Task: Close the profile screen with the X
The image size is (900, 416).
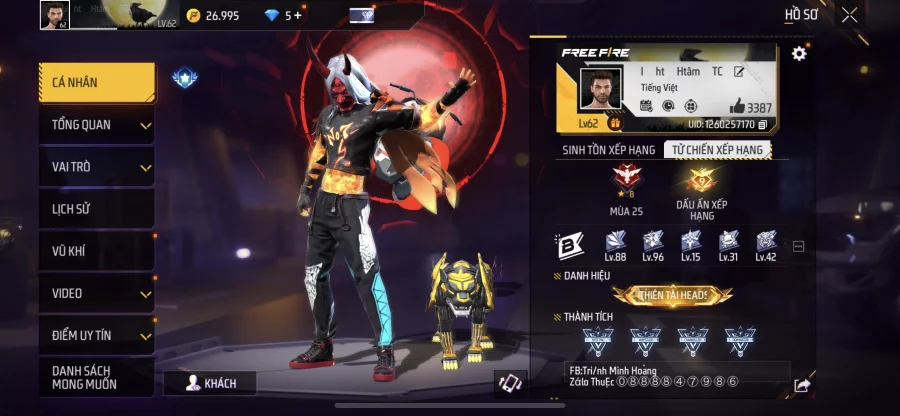Action: 849,15
